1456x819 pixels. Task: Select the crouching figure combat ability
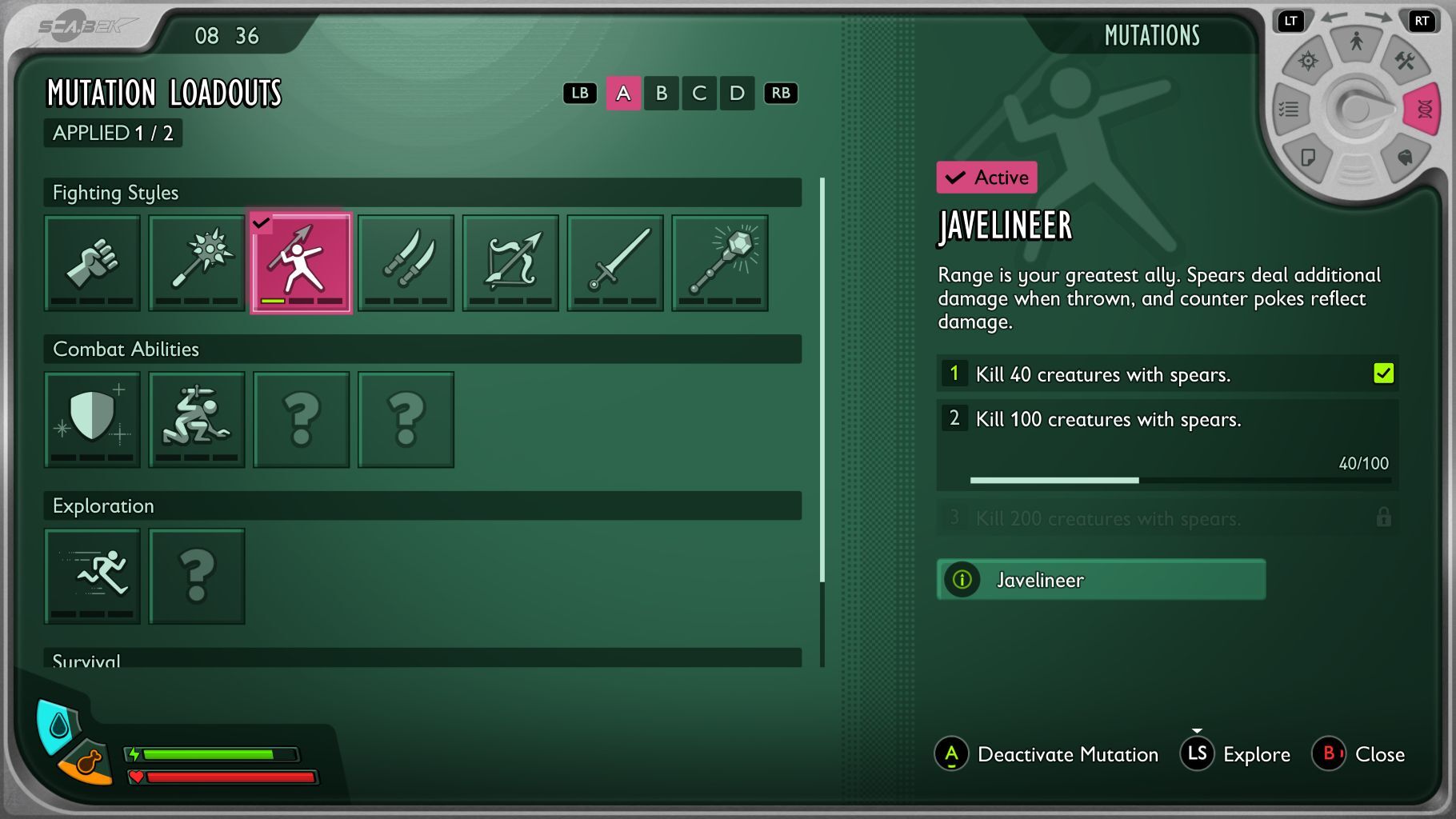coord(197,419)
